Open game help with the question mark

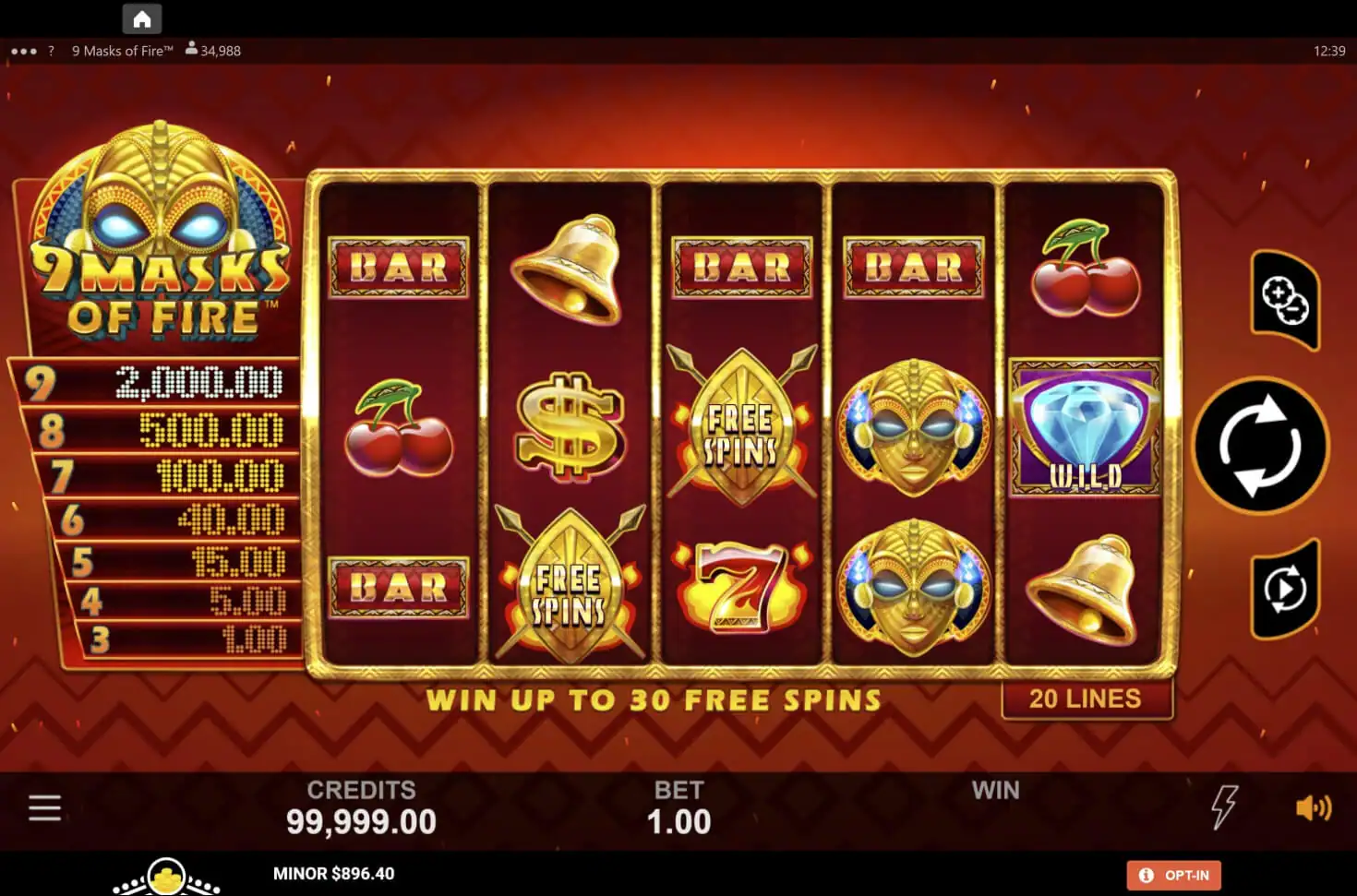[x=50, y=51]
